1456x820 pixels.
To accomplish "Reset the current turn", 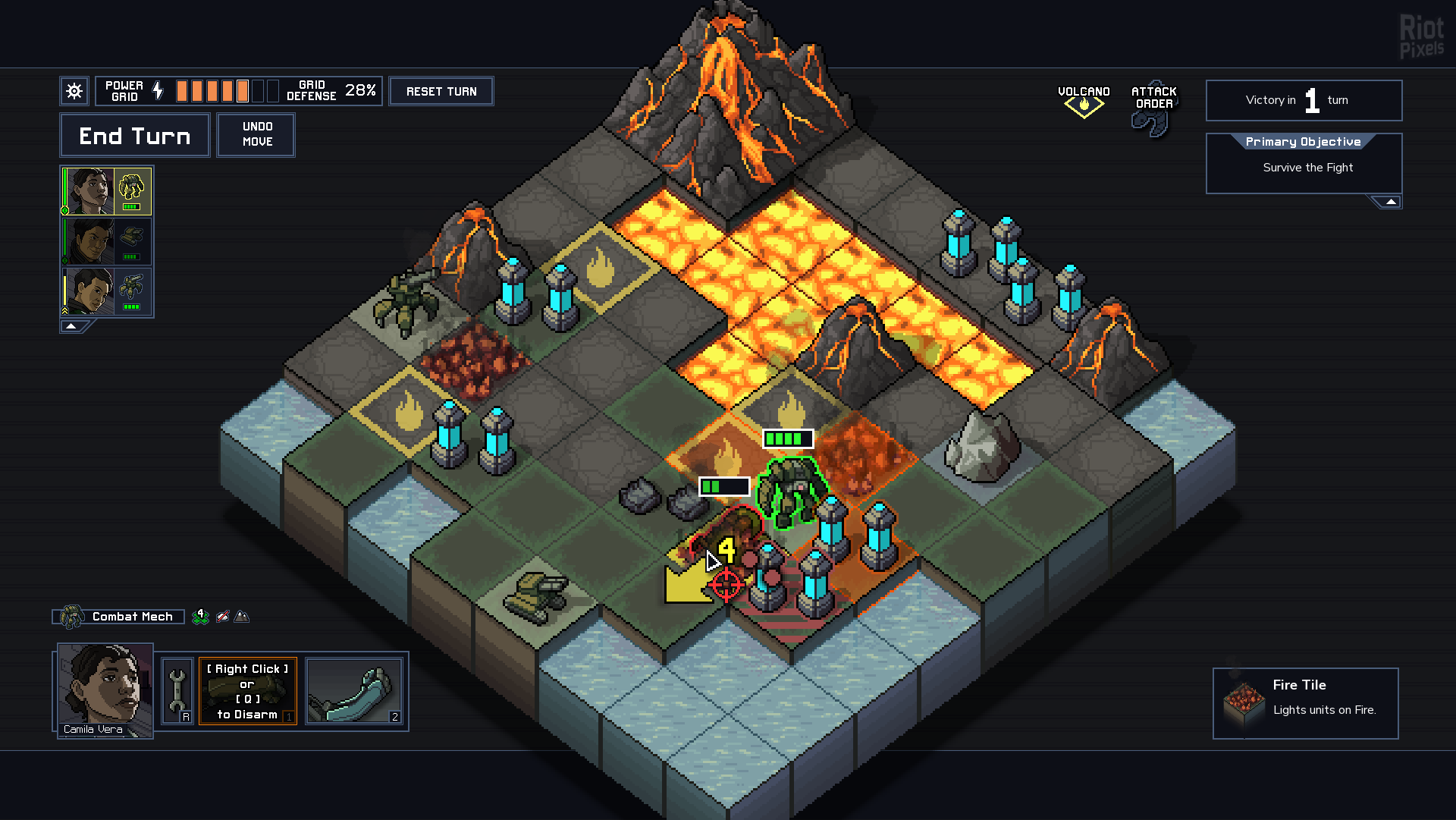I will (x=441, y=91).
